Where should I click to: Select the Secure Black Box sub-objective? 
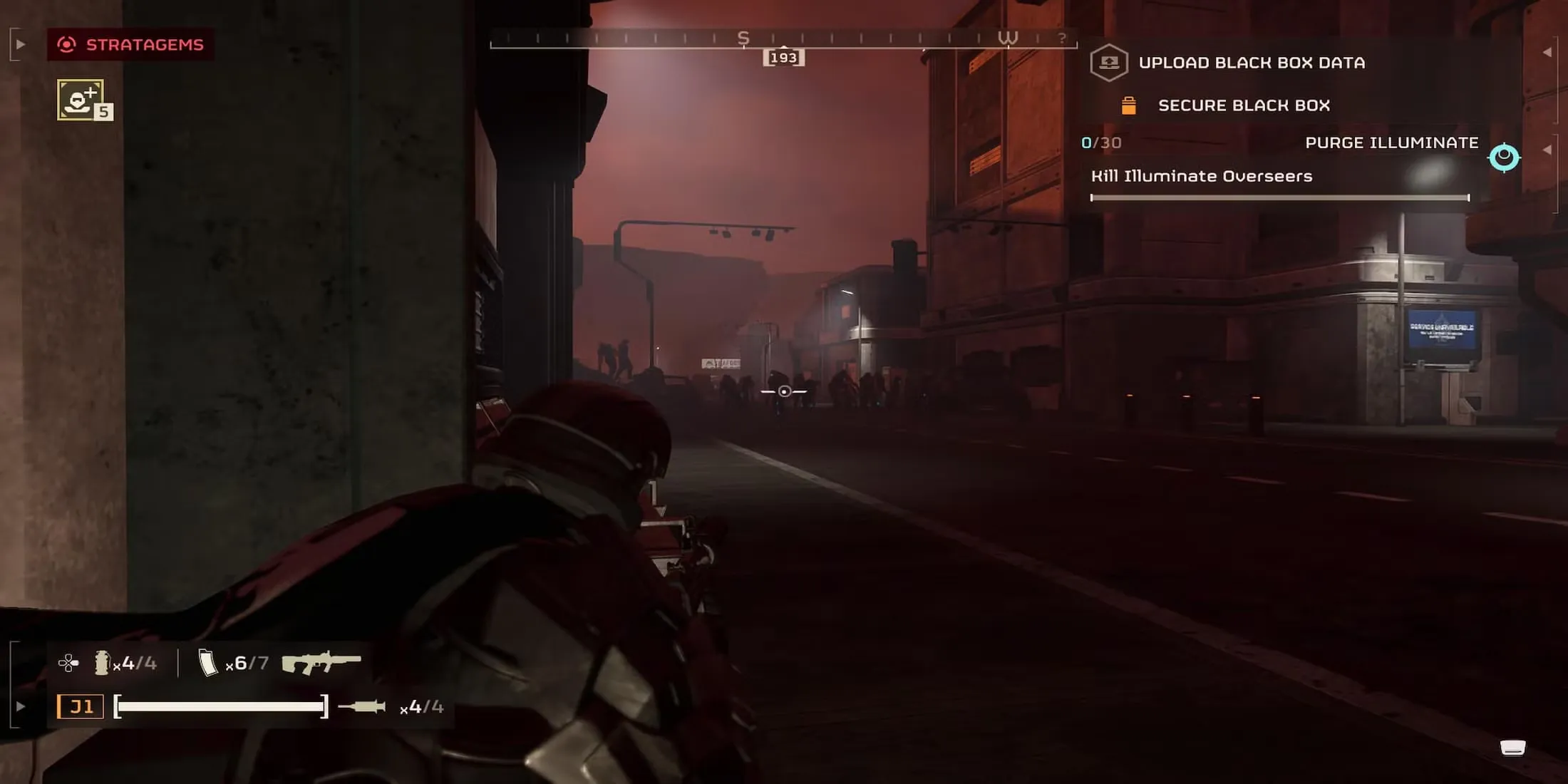[x=1243, y=105]
